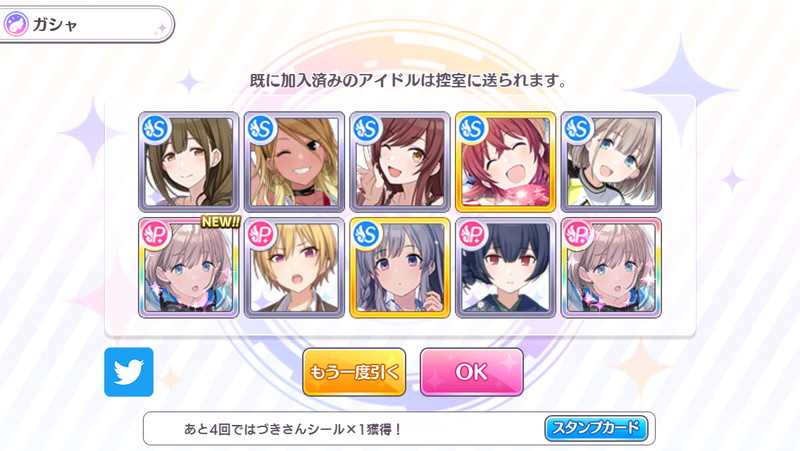This screenshot has height=451, width=800.
Task: Confirm results with the pink OK button
Action: 471,372
